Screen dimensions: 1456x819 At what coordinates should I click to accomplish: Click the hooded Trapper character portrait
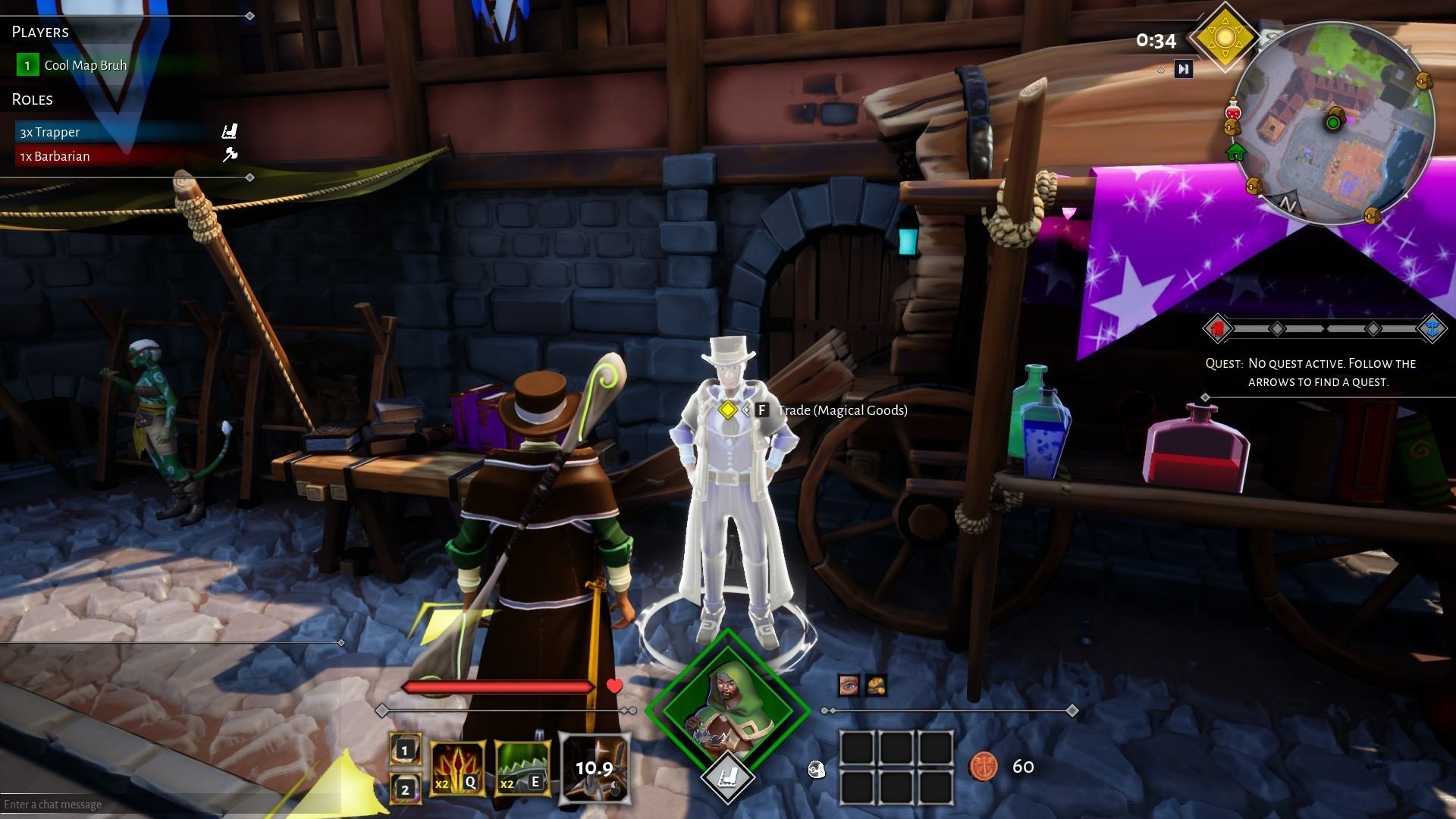[x=727, y=710]
